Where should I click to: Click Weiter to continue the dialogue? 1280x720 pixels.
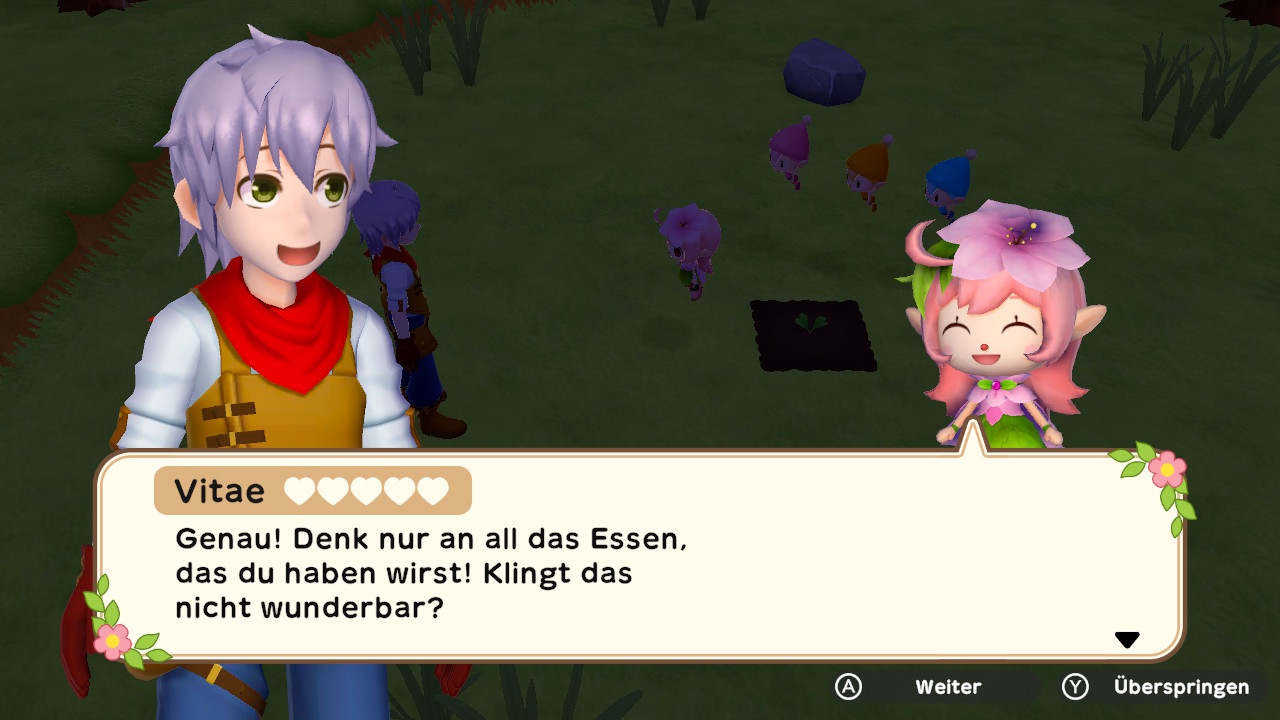[x=946, y=687]
